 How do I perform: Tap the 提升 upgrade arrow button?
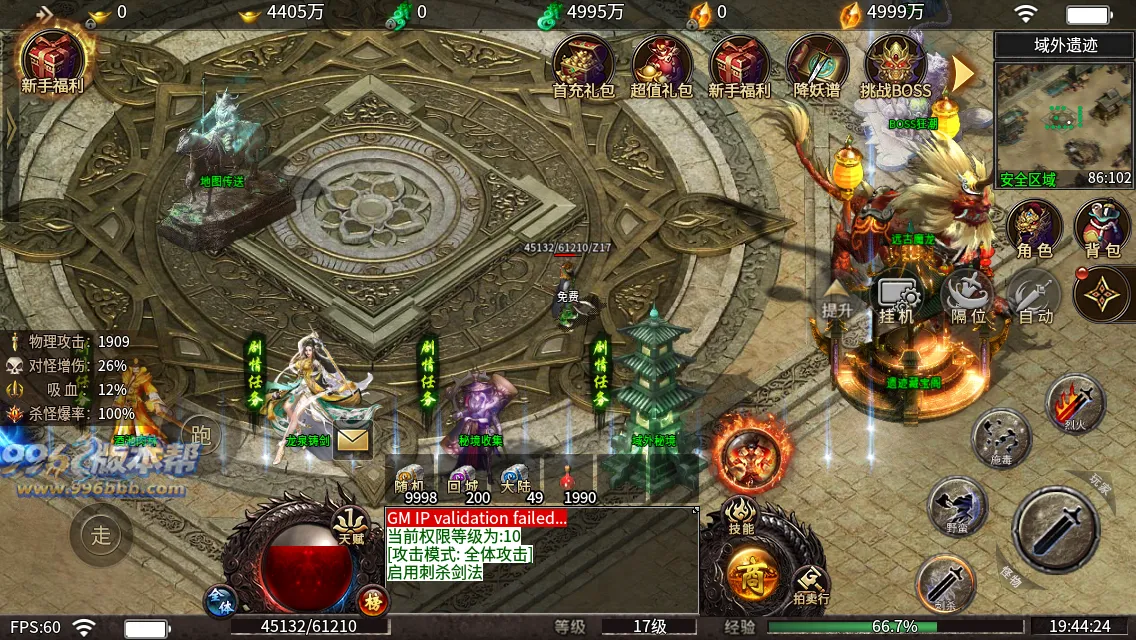pyautogui.click(x=836, y=298)
